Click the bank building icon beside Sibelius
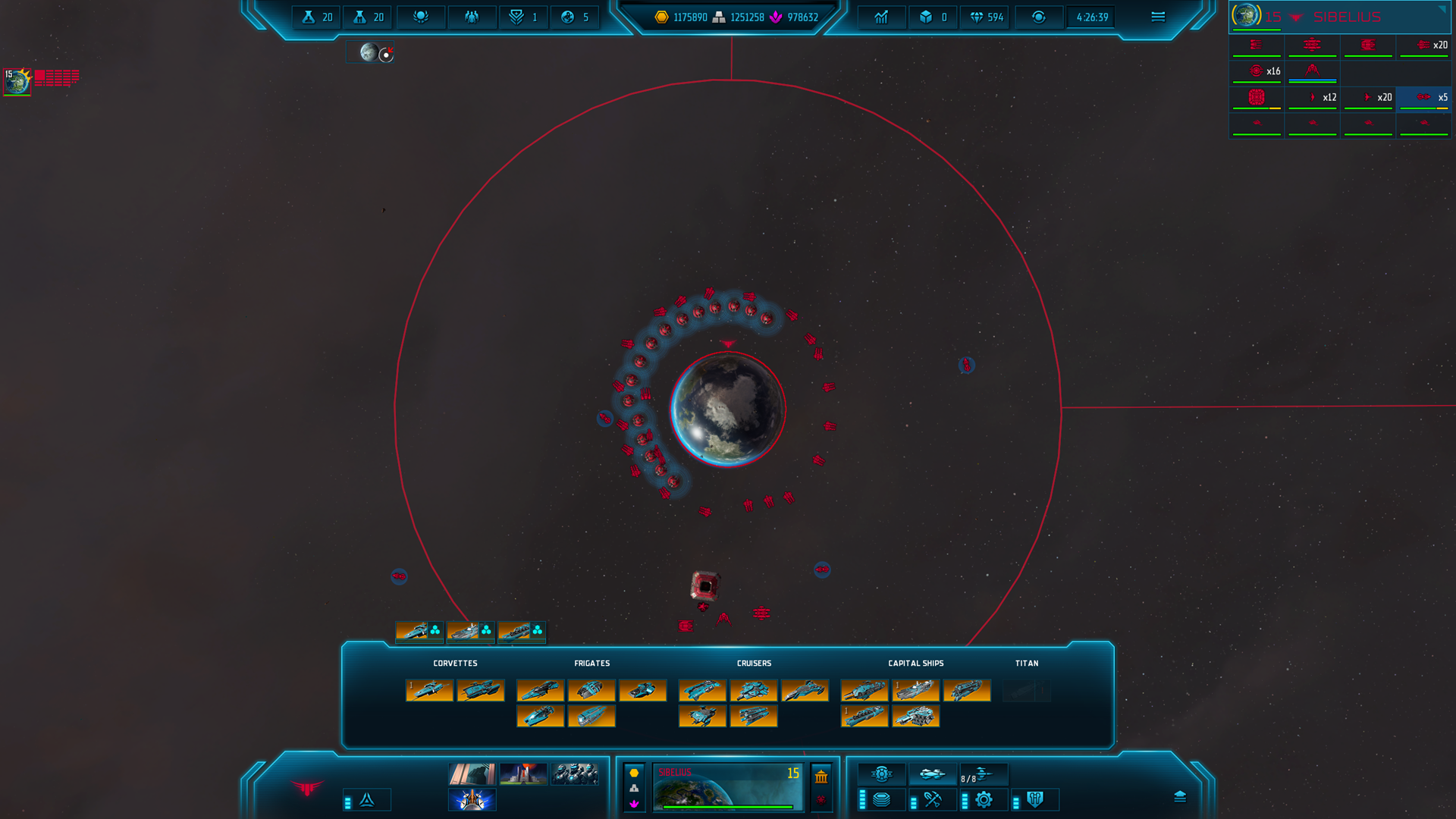 tap(821, 777)
